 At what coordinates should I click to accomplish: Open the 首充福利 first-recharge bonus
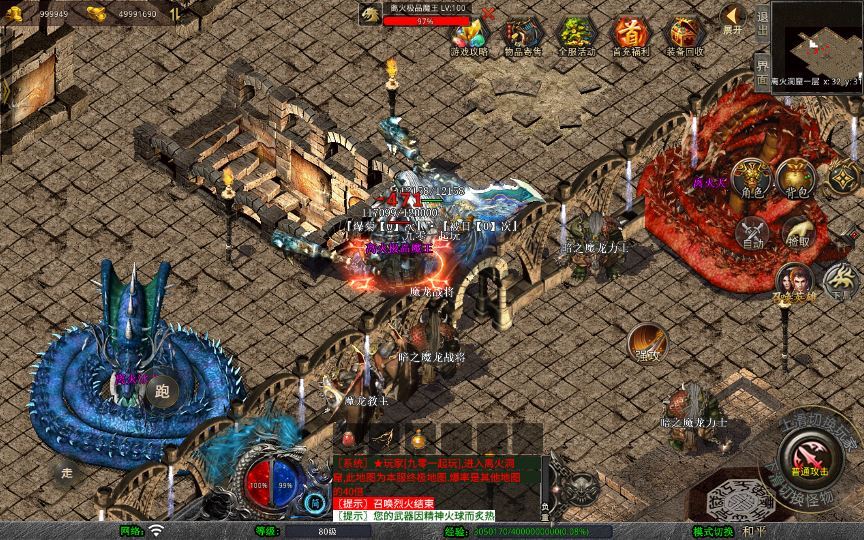(630, 34)
